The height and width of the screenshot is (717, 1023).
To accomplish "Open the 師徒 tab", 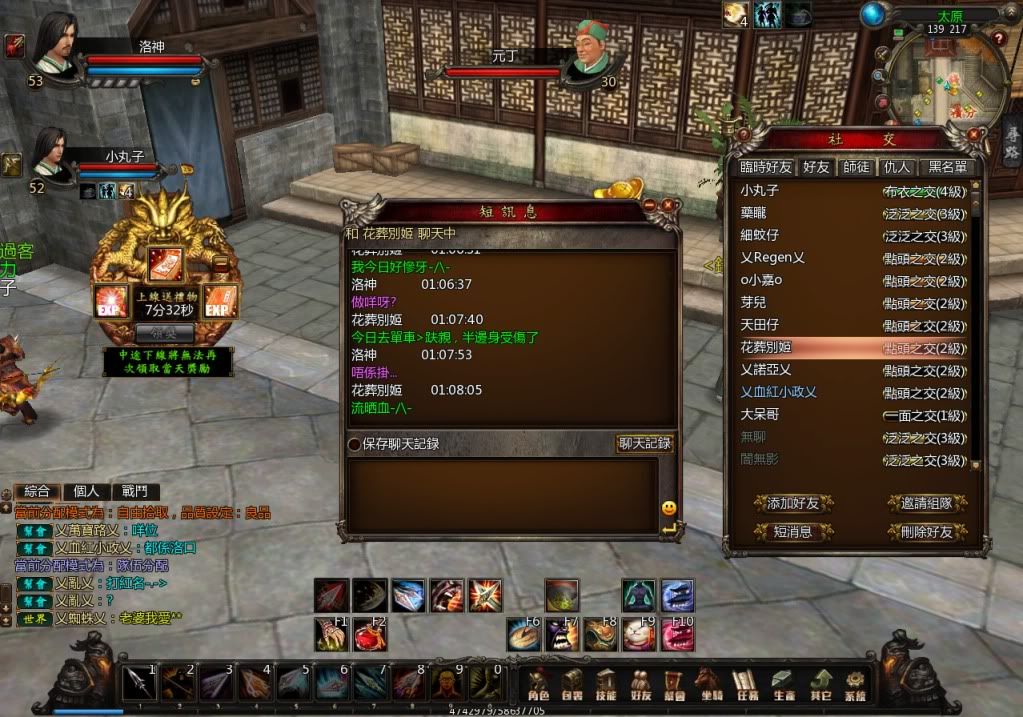I will pos(856,167).
